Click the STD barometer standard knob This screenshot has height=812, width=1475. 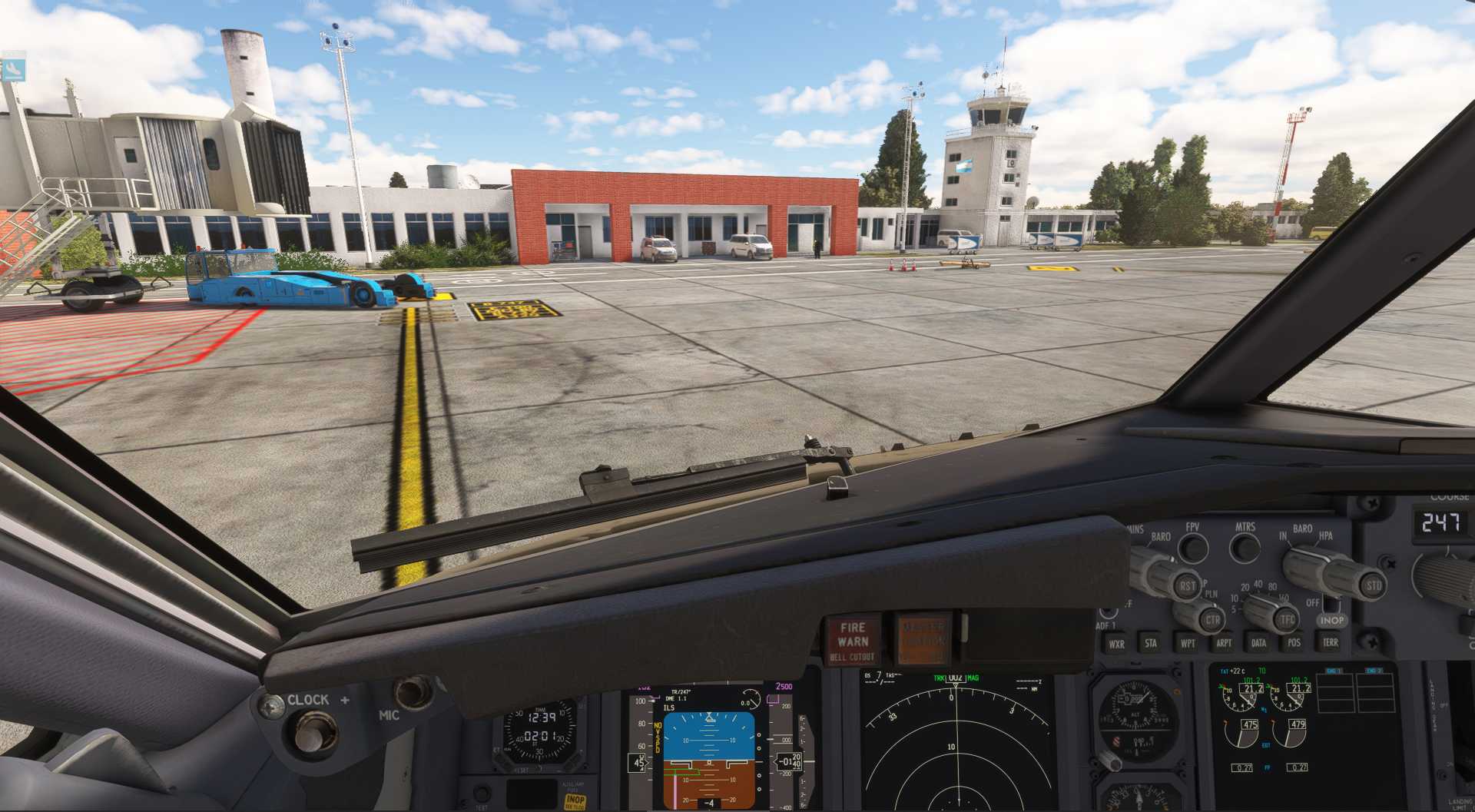[1373, 585]
